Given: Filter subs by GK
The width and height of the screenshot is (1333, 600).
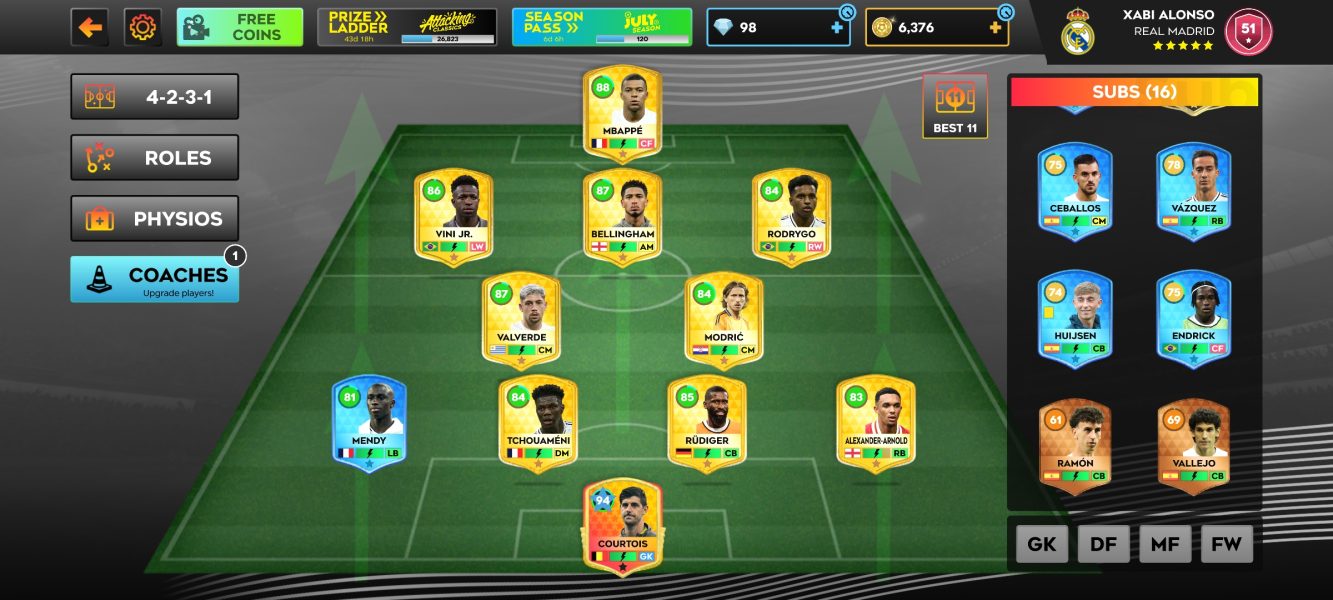Looking at the screenshot, I should [1042, 545].
